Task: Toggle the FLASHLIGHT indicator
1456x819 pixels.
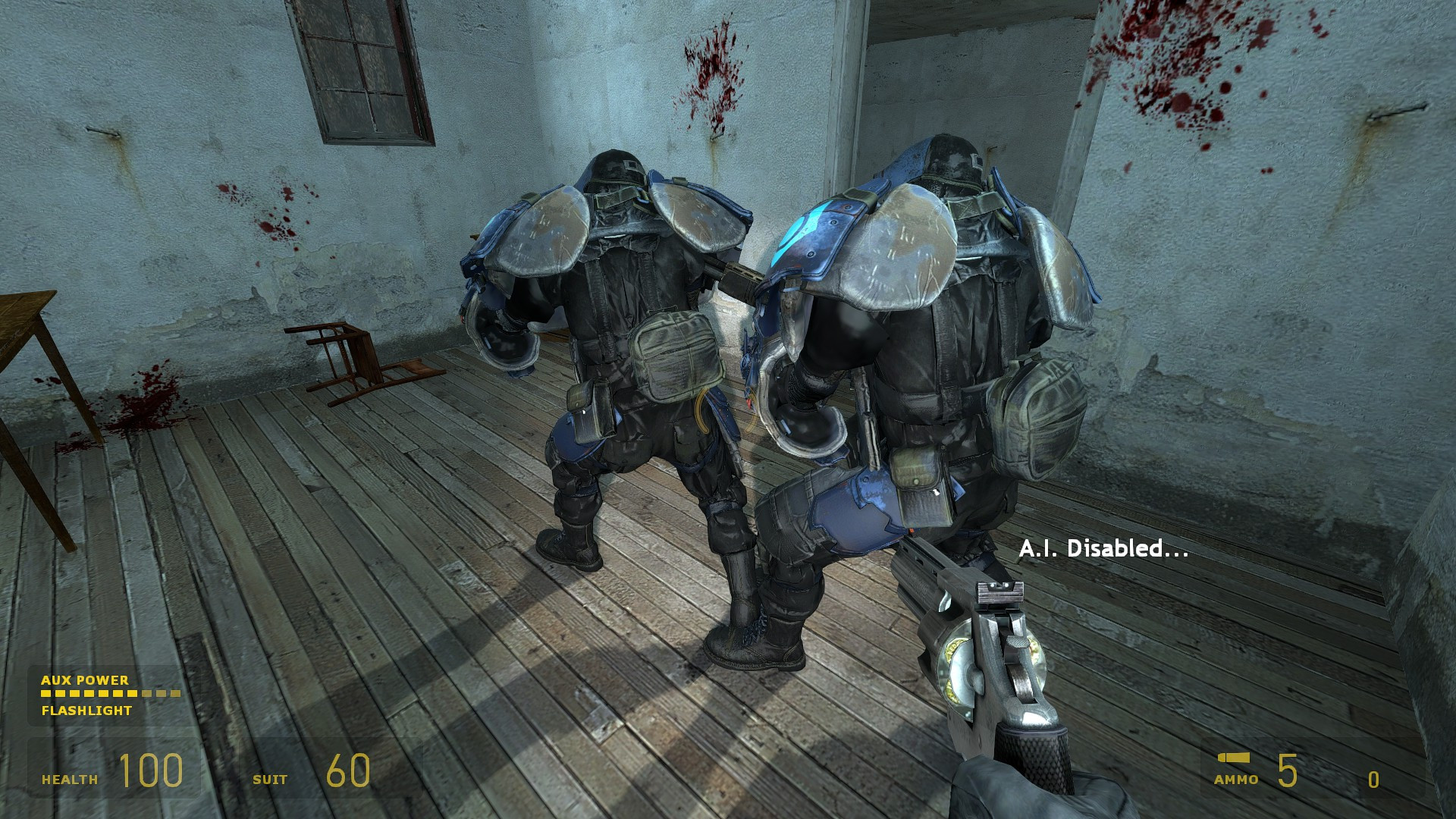Action: (x=86, y=711)
